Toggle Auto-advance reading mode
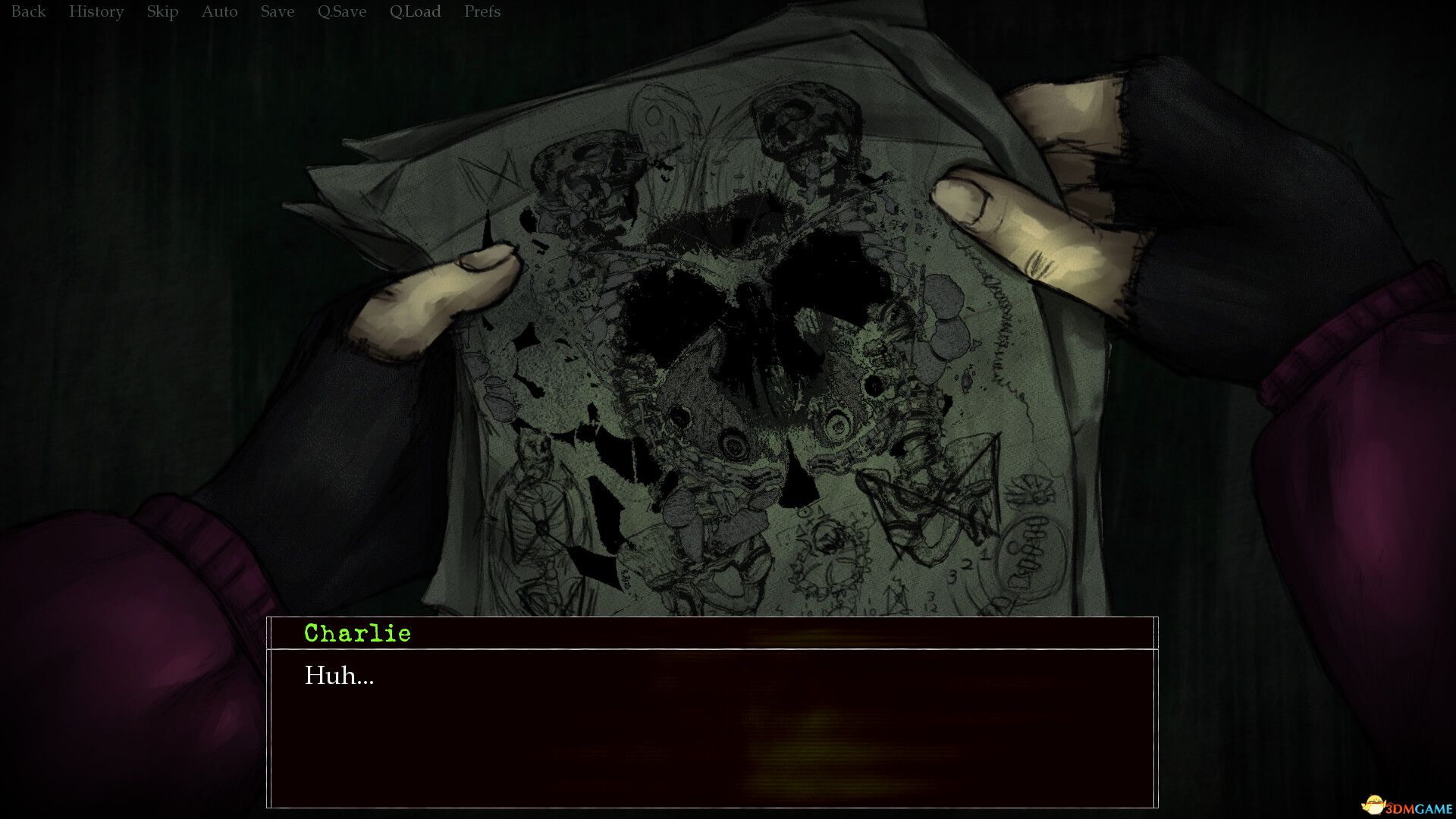The height and width of the screenshot is (819, 1456). [219, 11]
